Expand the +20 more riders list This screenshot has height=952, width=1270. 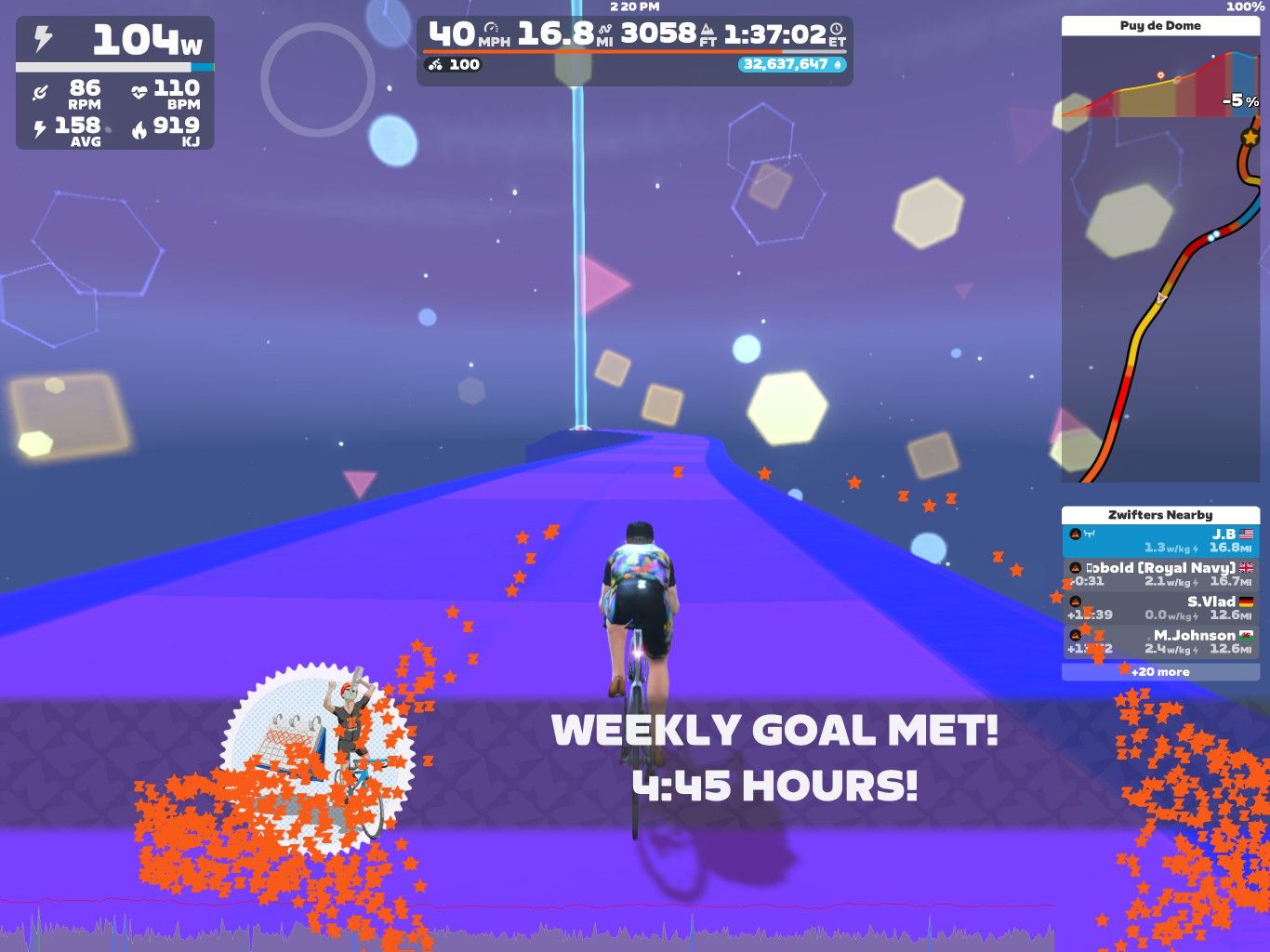pyautogui.click(x=1159, y=671)
